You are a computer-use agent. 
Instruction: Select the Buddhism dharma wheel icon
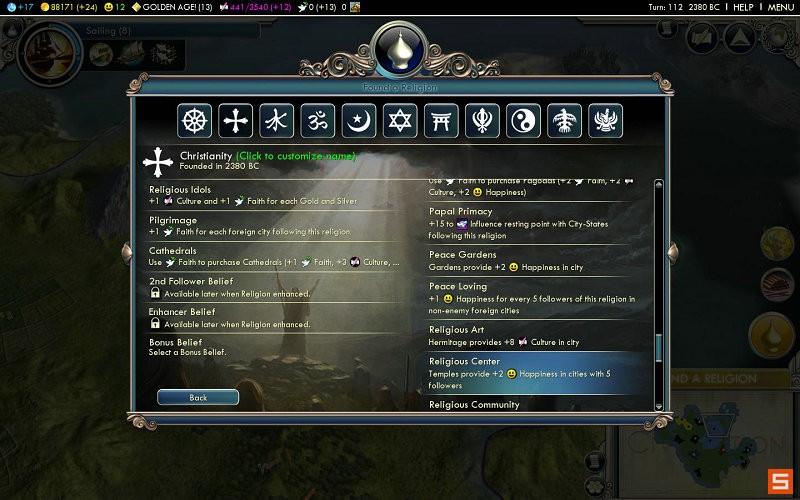tap(195, 121)
